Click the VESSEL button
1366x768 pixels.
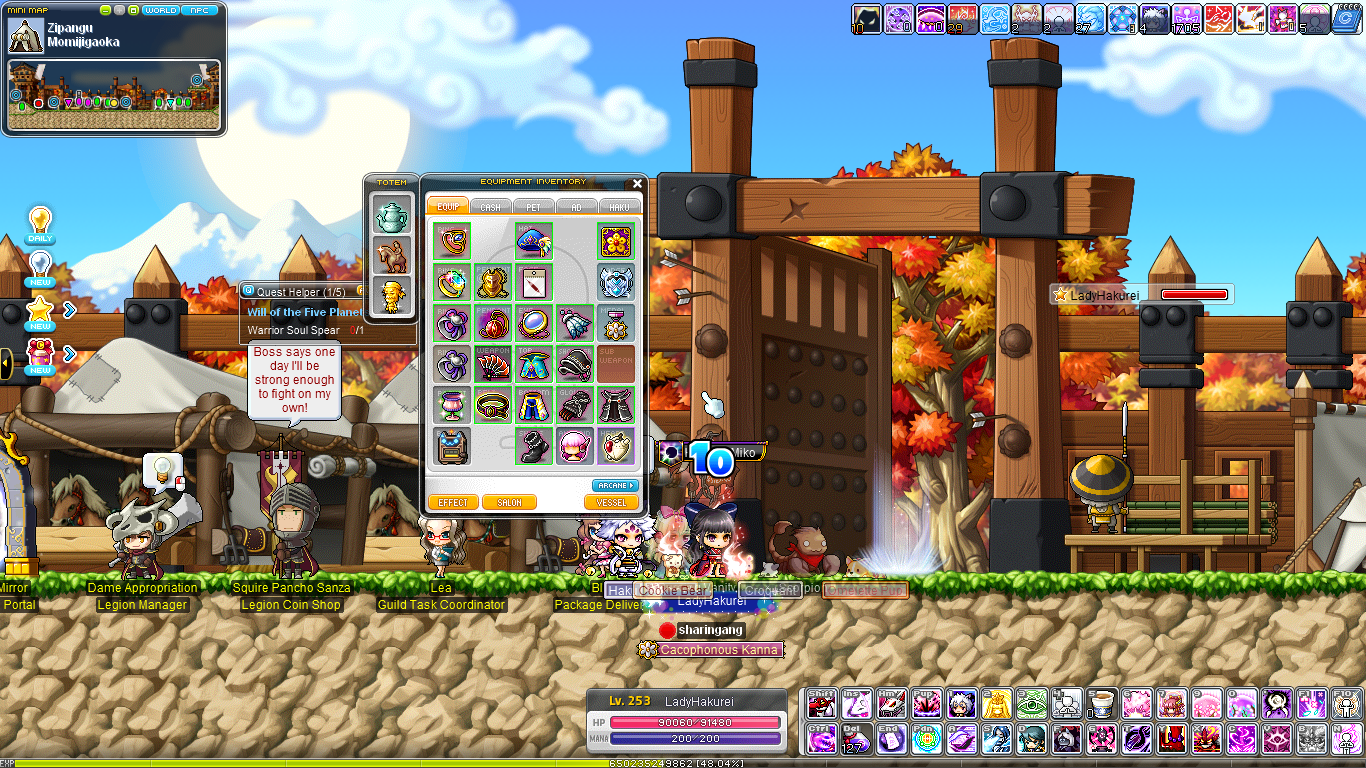613,501
